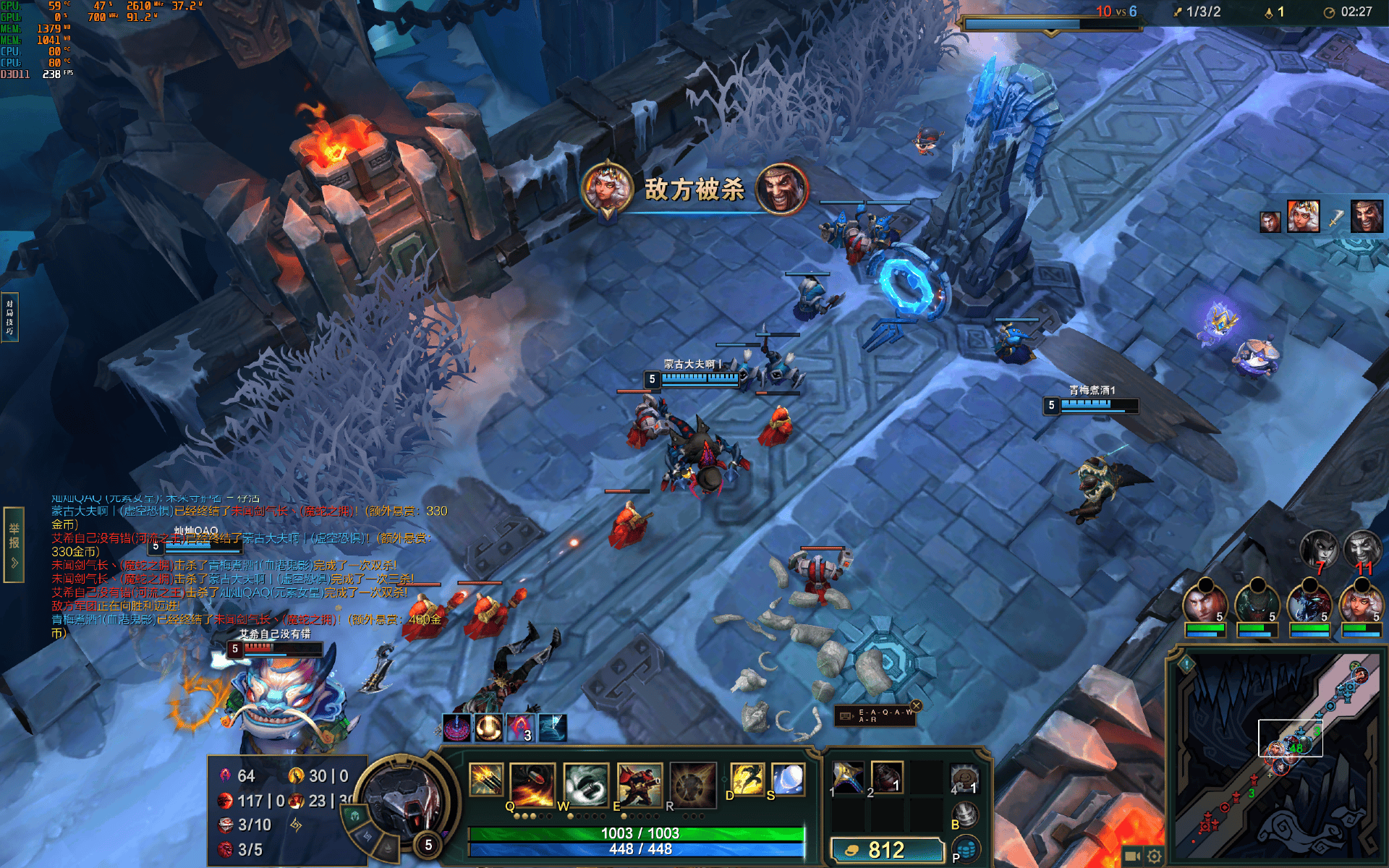This screenshot has width=1389, height=868.
Task: Use the red potion in inventory slot 2
Action: 887,778
